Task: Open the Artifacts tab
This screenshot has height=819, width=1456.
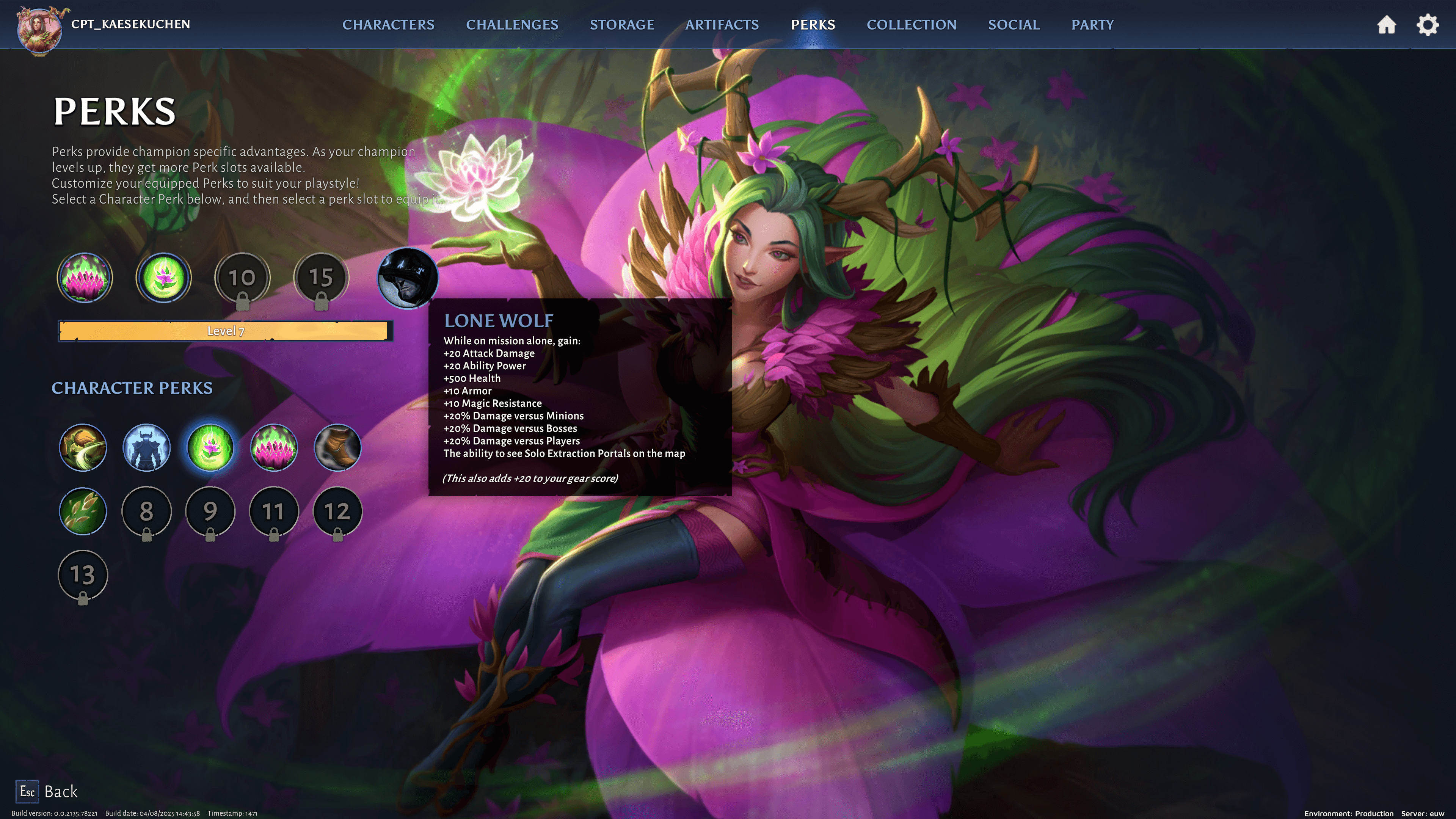Action: pyautogui.click(x=722, y=25)
